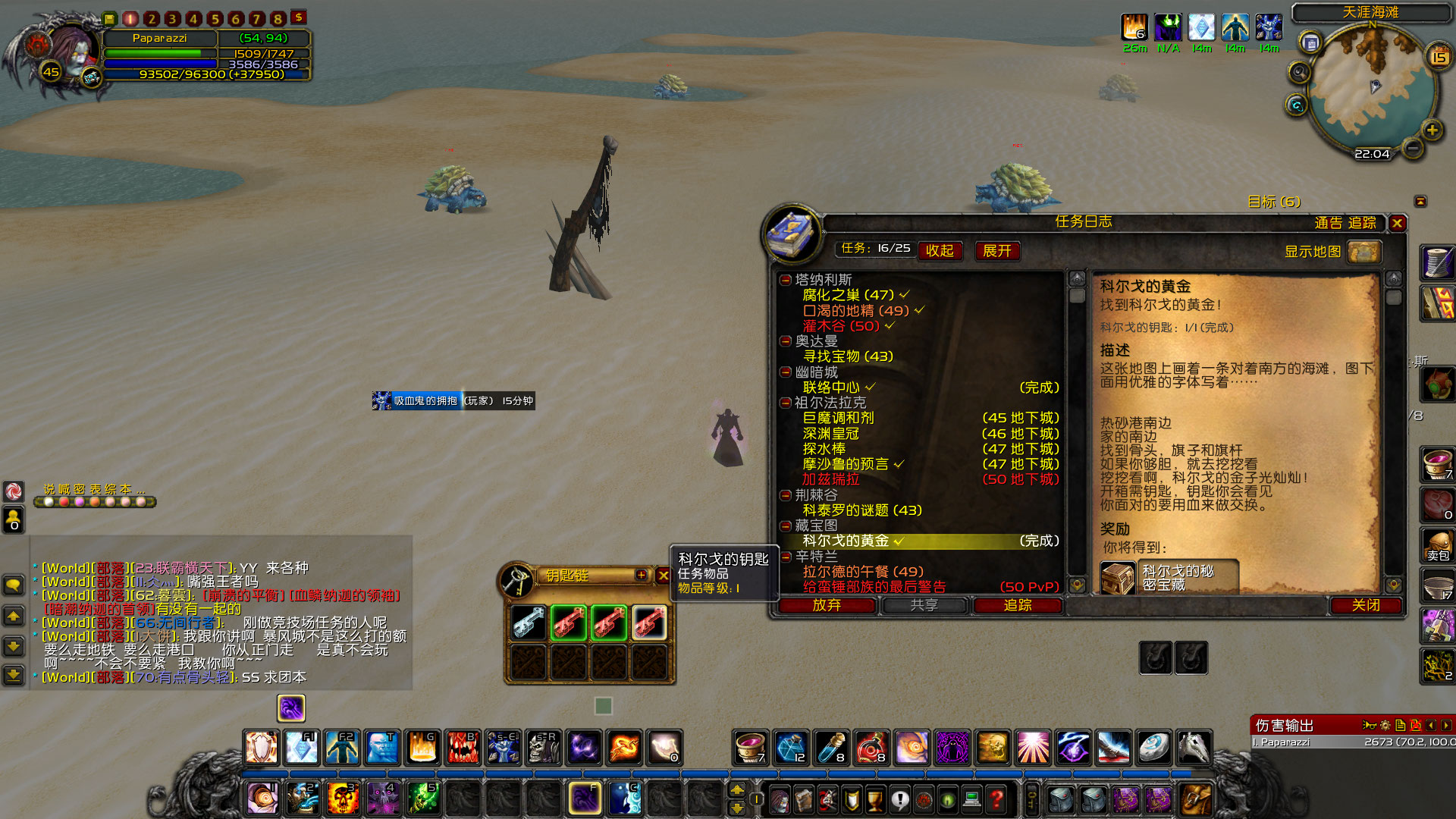
Task: Collapse the 塔纳利斯 quest category
Action: pos(784,278)
